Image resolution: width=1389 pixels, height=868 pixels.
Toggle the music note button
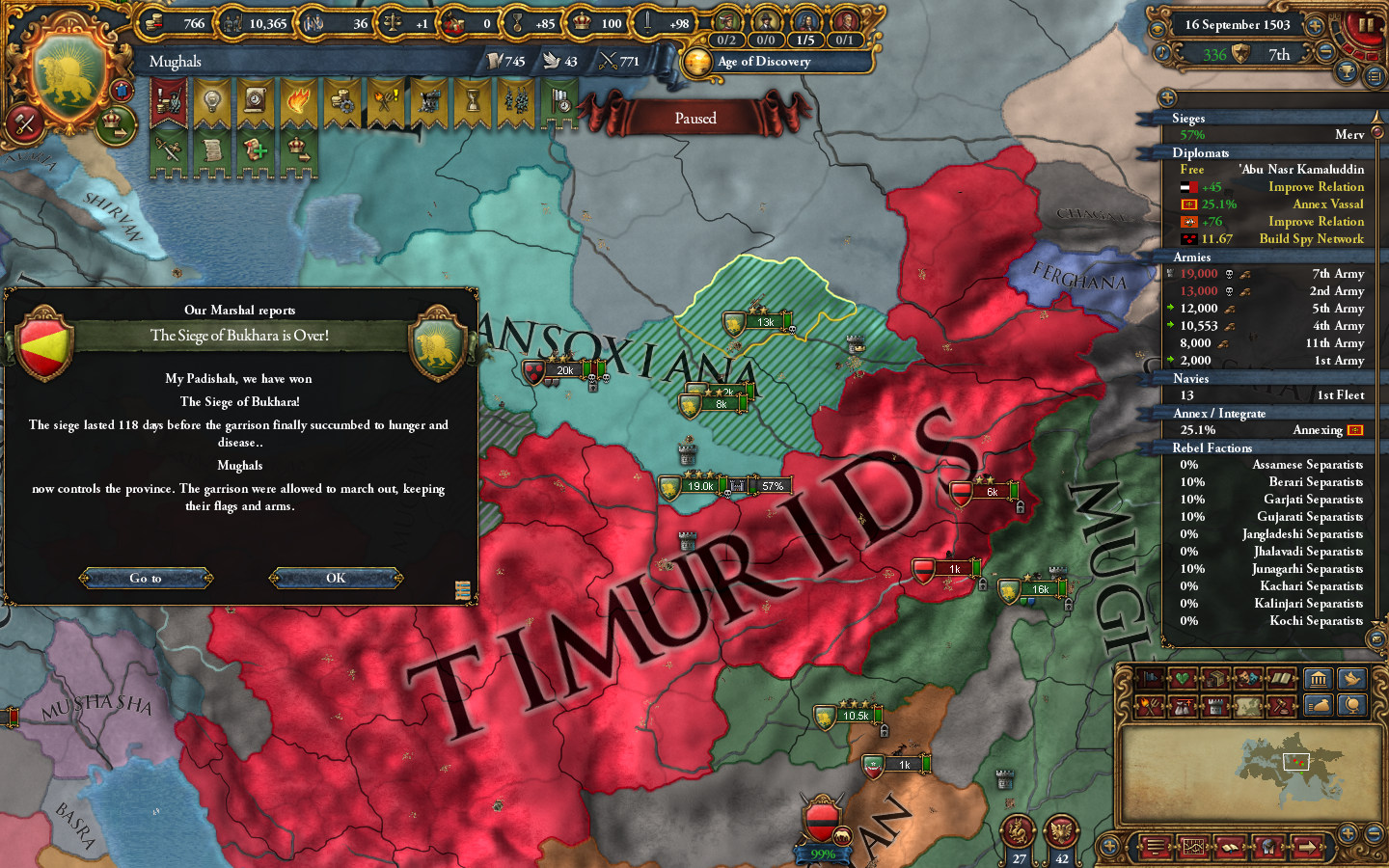[x=1162, y=54]
